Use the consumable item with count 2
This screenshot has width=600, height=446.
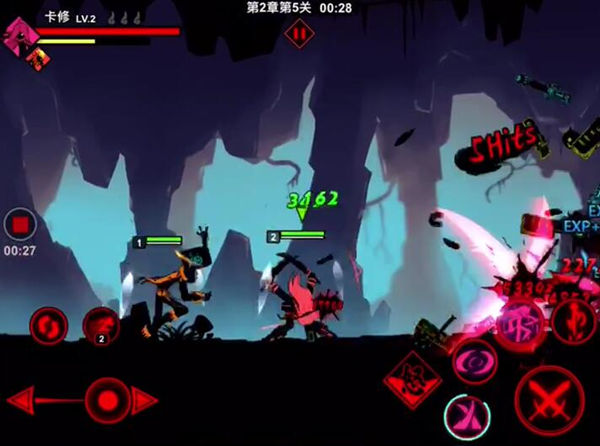pyautogui.click(x=101, y=324)
